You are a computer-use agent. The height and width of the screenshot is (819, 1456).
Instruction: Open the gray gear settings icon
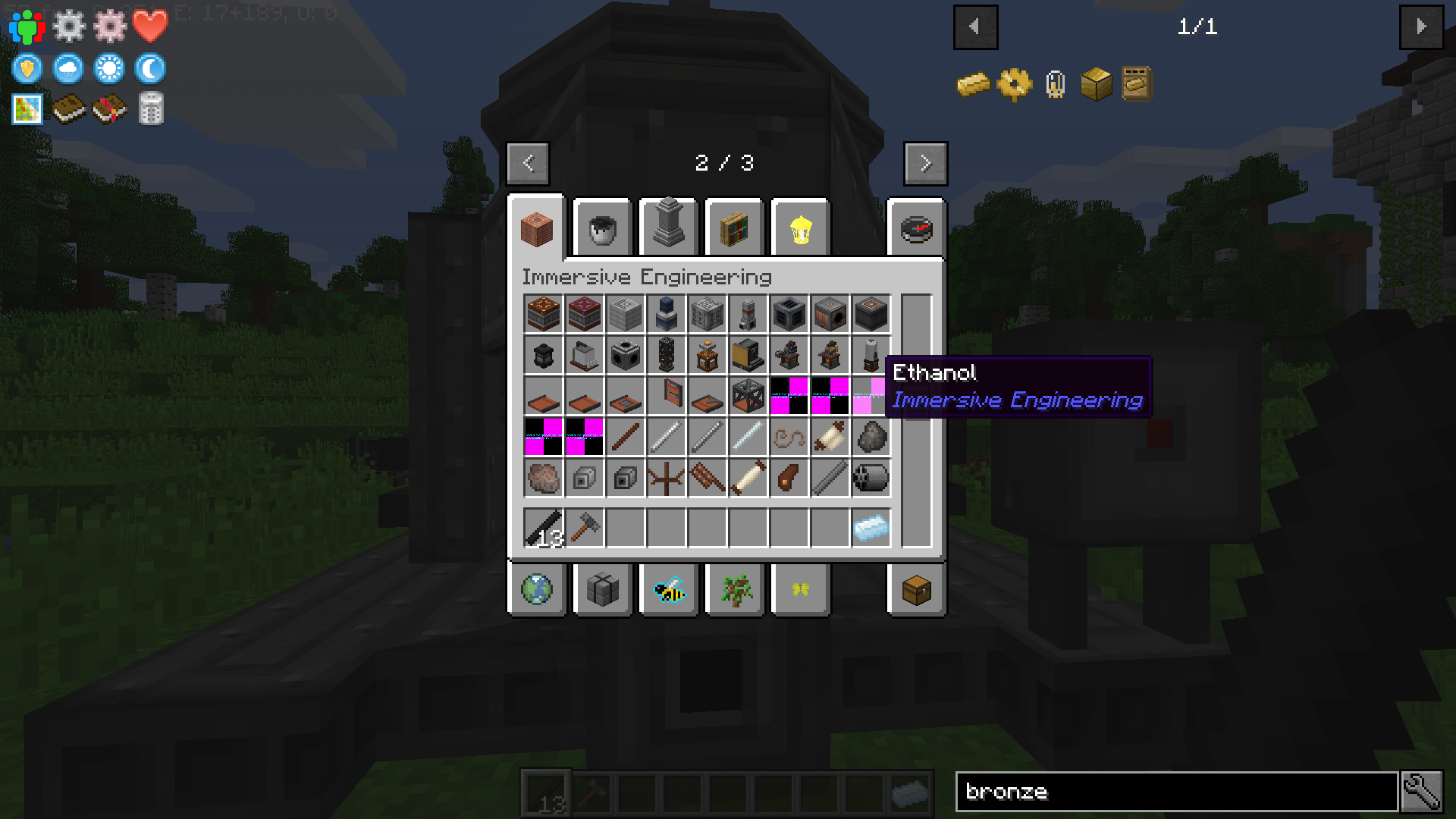[69, 25]
